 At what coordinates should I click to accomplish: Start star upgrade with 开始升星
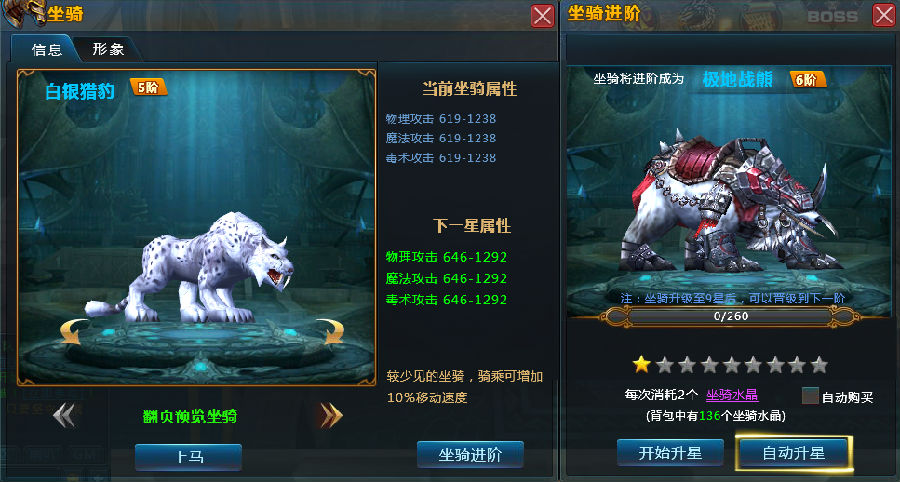[670, 453]
